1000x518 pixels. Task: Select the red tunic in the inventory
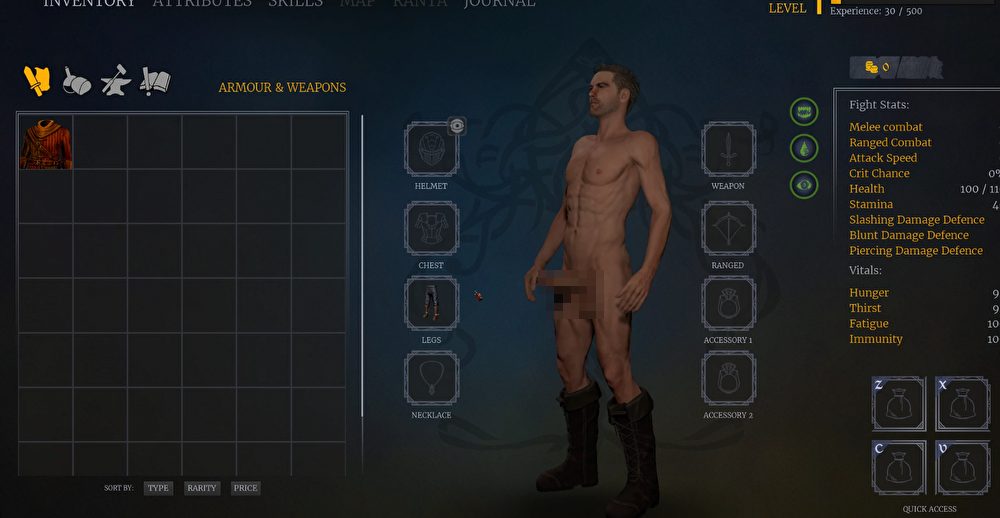pos(45,142)
